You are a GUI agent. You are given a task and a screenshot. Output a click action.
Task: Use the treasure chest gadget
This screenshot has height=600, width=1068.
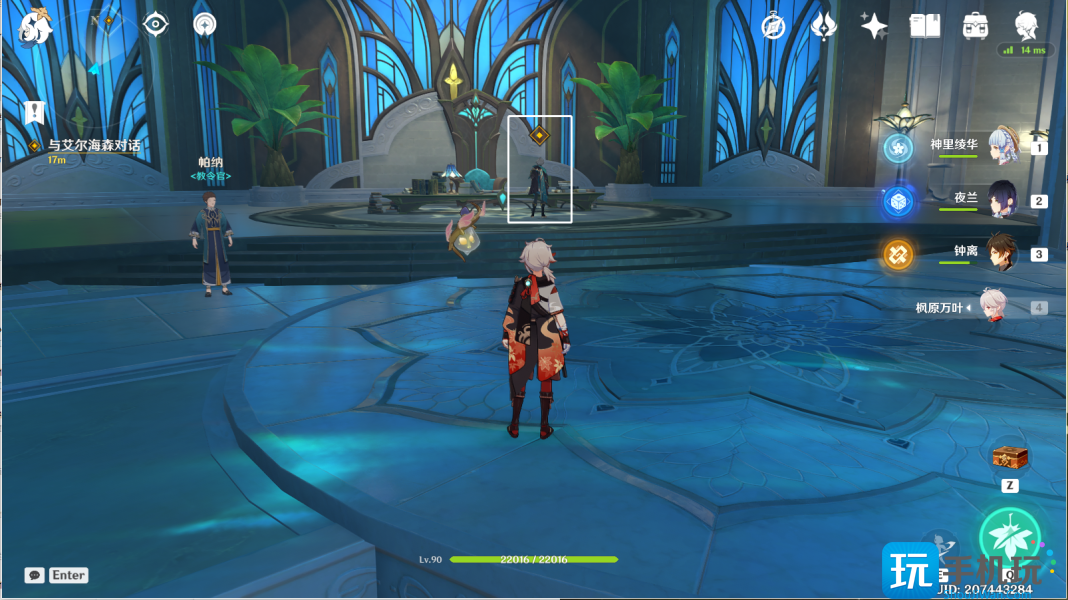[x=1010, y=459]
